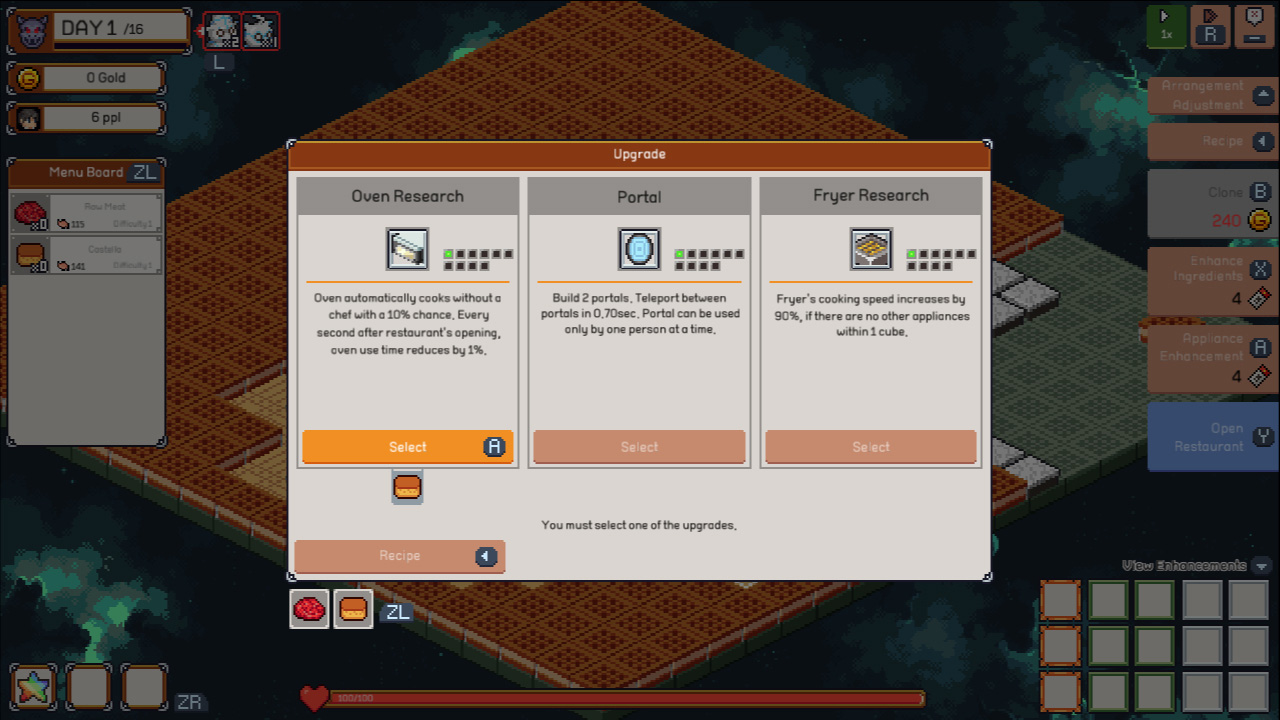This screenshot has width=1280, height=720.
Task: Toggle the green 1x game speed control
Action: click(x=1166, y=27)
